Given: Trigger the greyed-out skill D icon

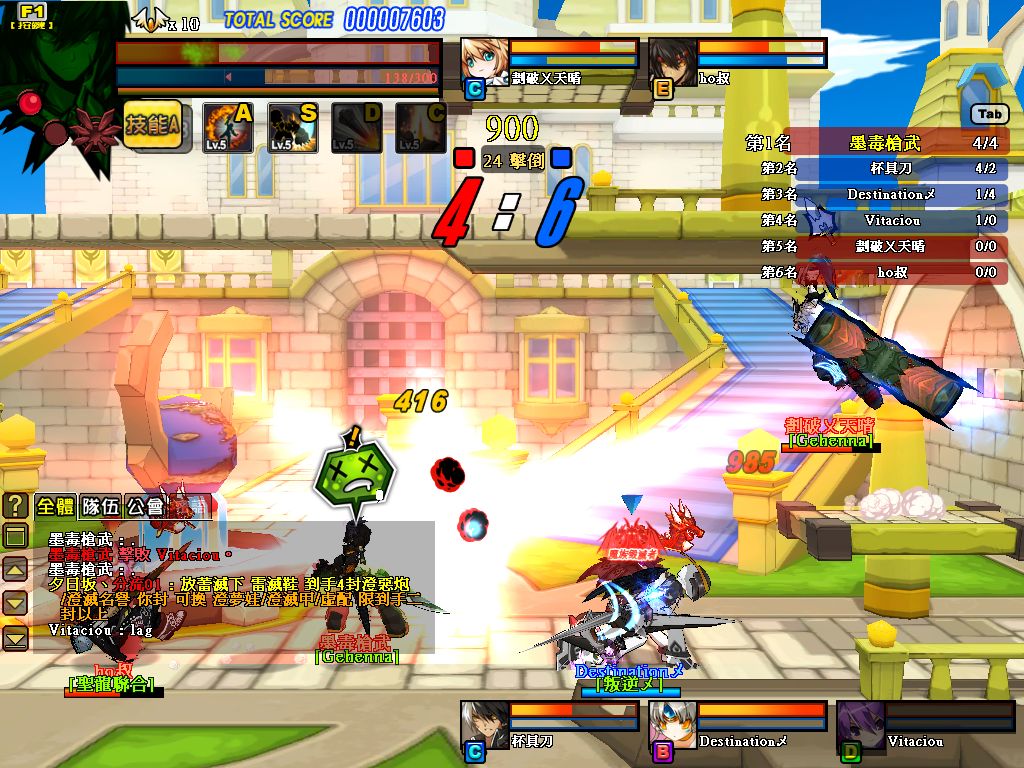Looking at the screenshot, I should point(356,128).
